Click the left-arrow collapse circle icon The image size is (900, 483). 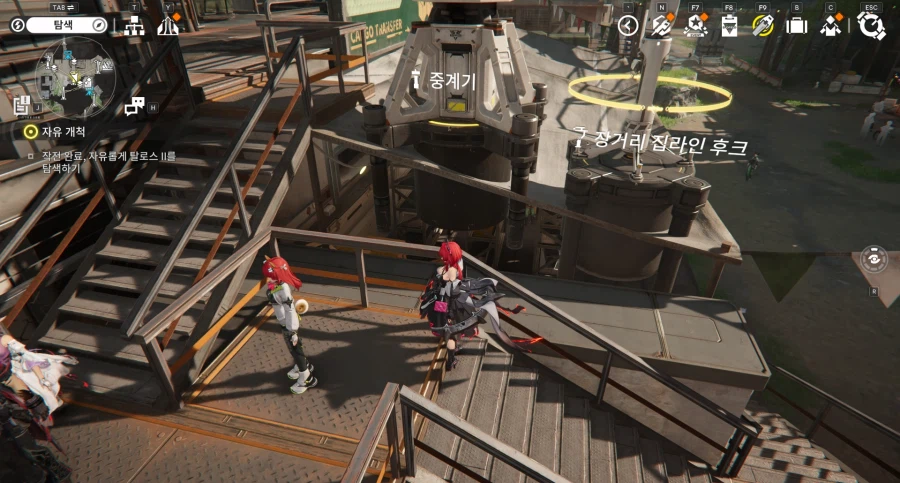tap(628, 26)
